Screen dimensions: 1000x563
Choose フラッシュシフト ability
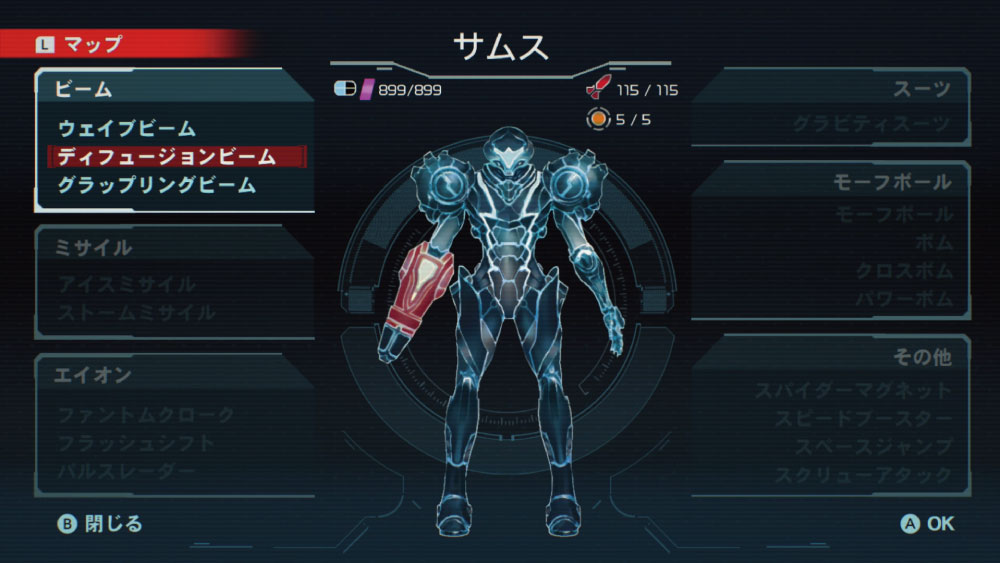coord(136,442)
